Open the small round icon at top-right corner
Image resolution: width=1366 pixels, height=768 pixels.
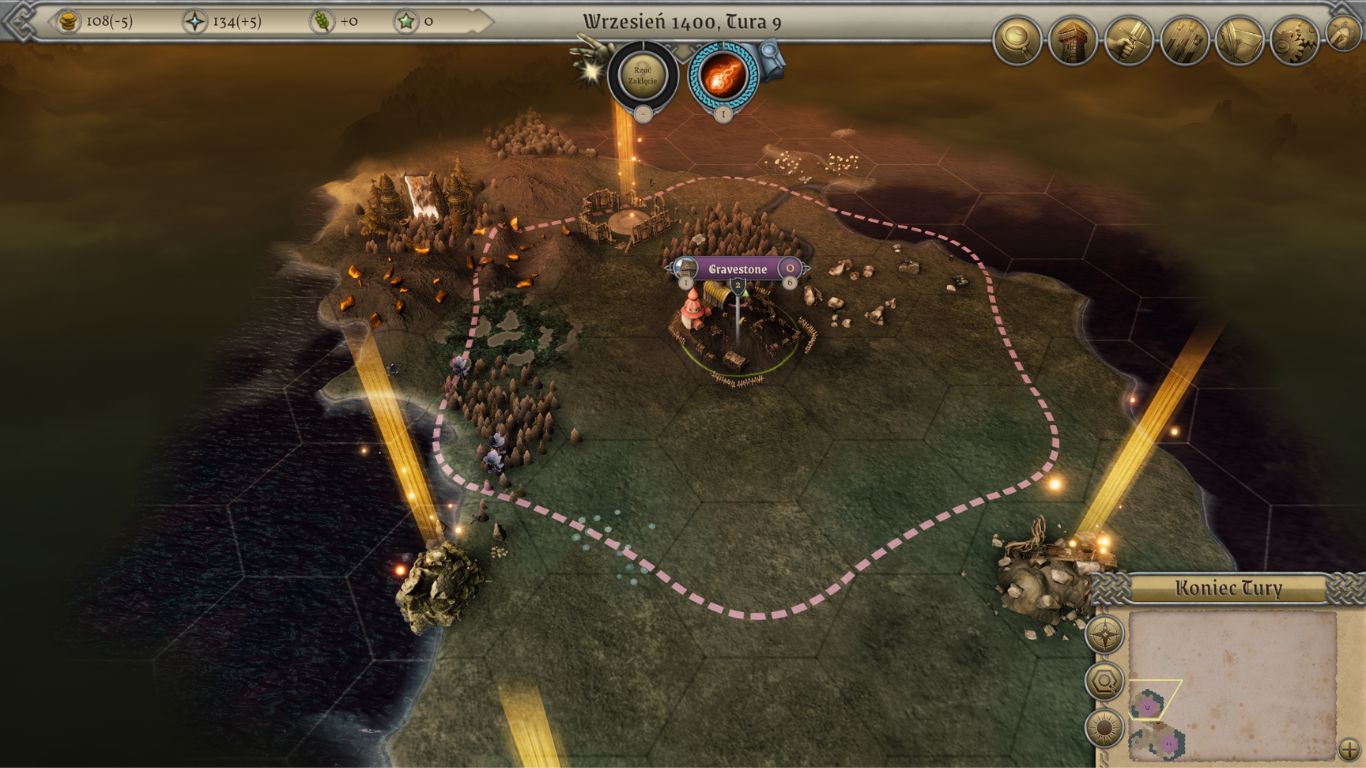[1343, 33]
